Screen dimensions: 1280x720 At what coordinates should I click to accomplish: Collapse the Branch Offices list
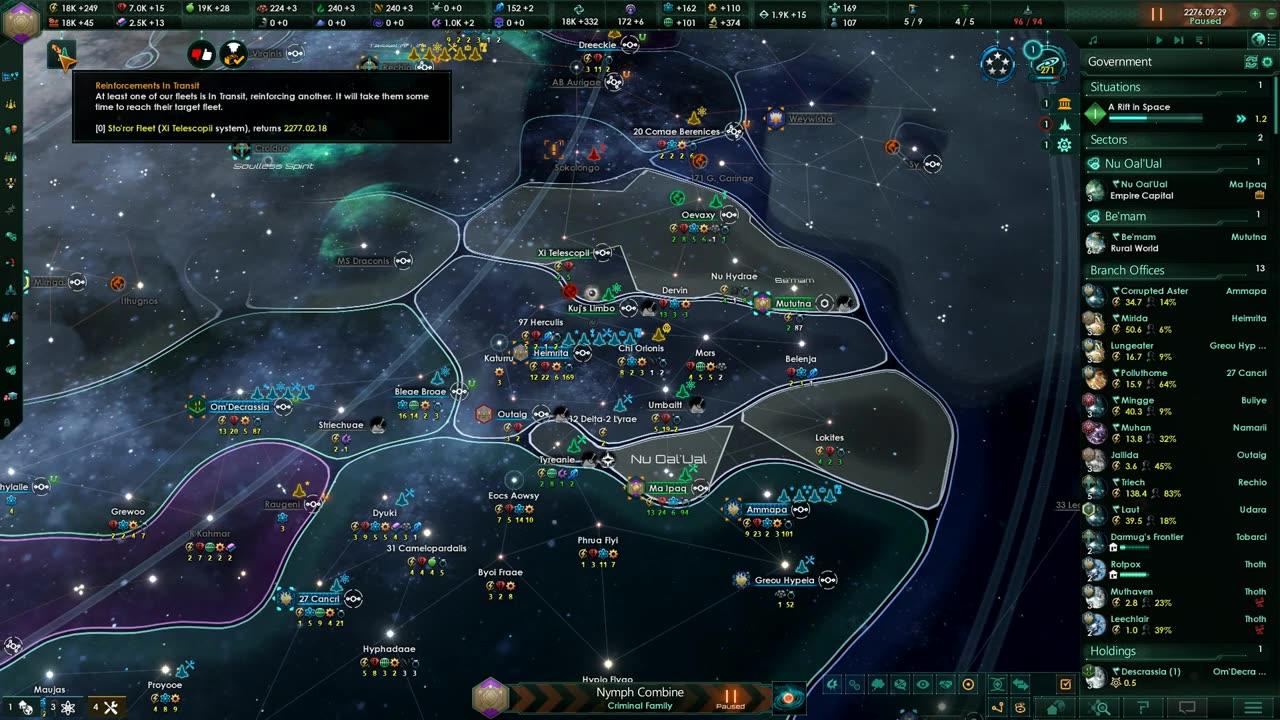coord(1125,270)
